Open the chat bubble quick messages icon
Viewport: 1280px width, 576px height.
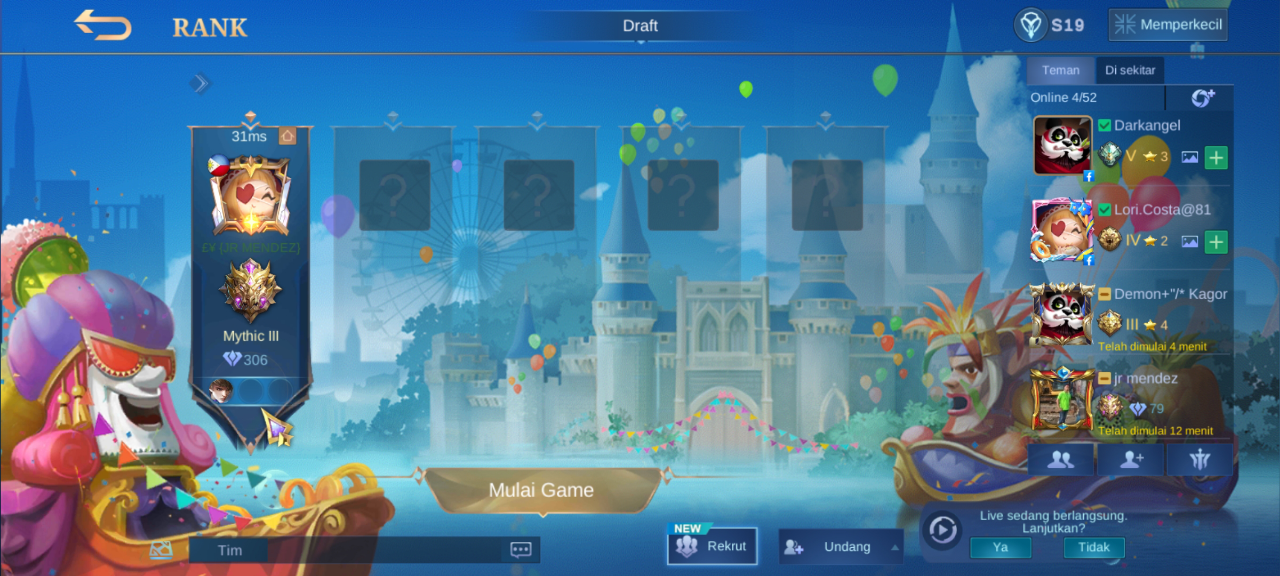(520, 549)
